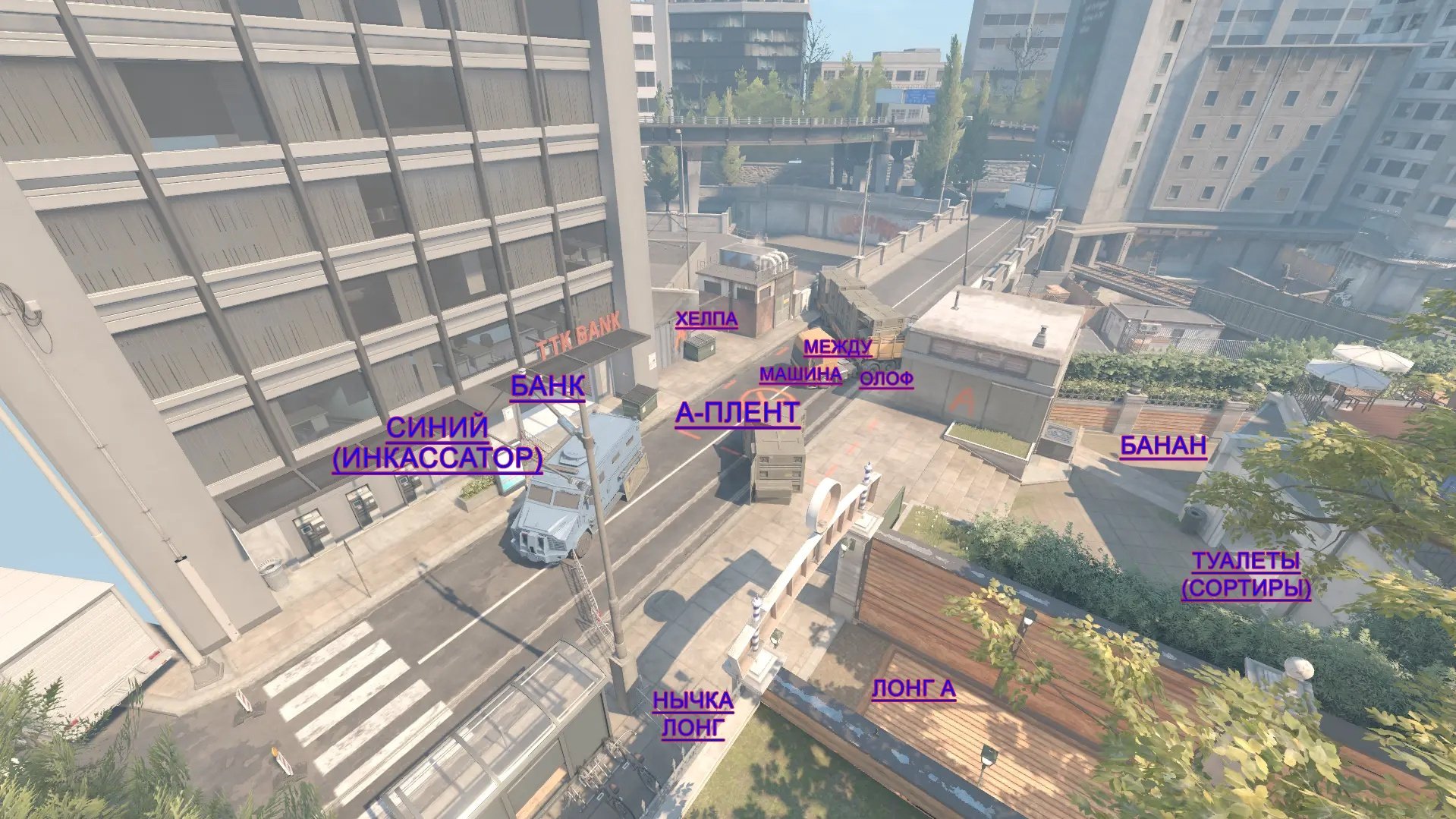Select the НЫЧКА ЛОНГ callout link
1456x819 pixels.
693,713
